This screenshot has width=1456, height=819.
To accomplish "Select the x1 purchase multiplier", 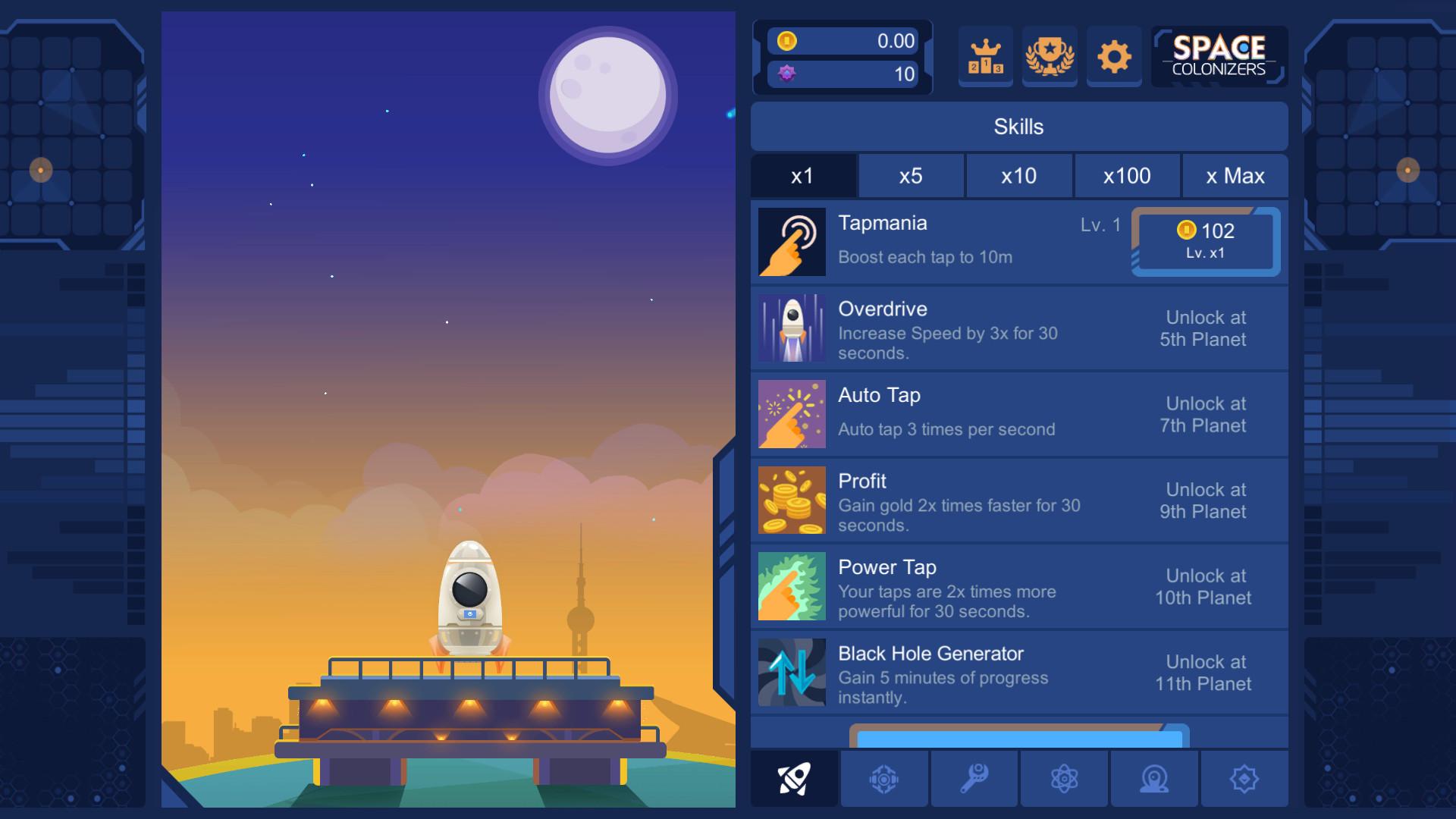I will point(803,176).
